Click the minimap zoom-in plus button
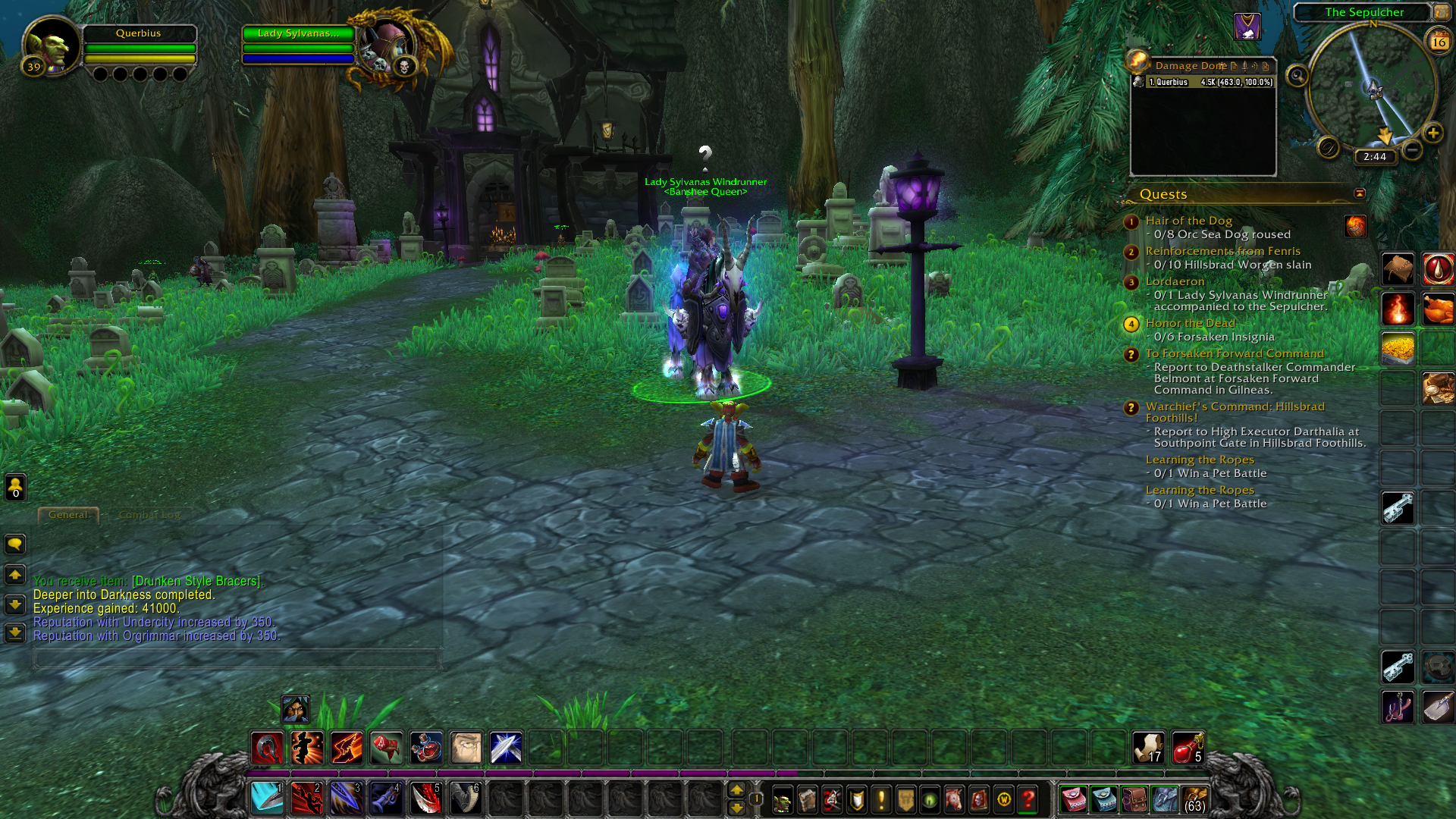This screenshot has height=819, width=1456. (x=1432, y=133)
